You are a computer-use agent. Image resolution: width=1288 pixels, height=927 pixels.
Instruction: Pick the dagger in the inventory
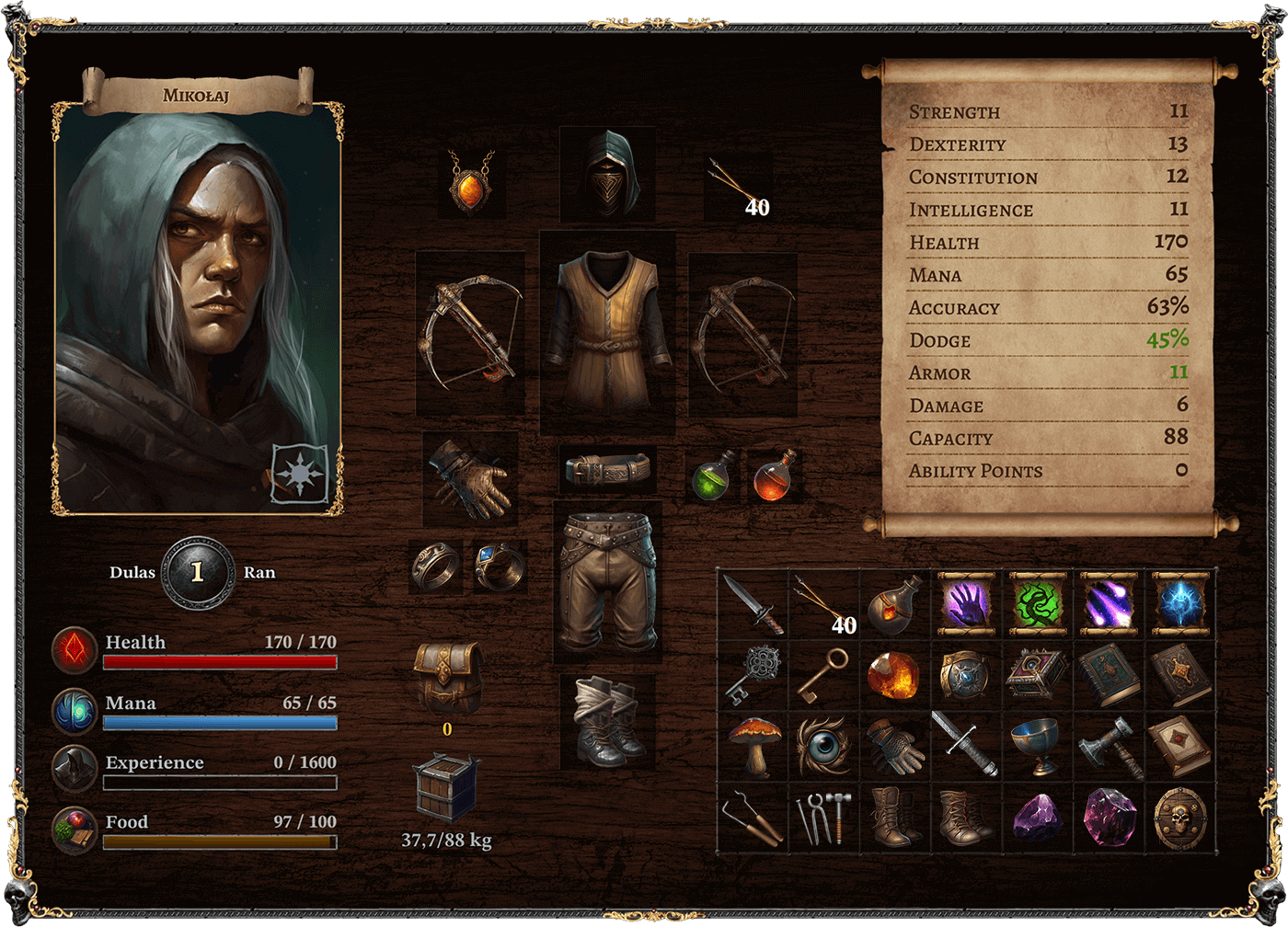[753, 603]
